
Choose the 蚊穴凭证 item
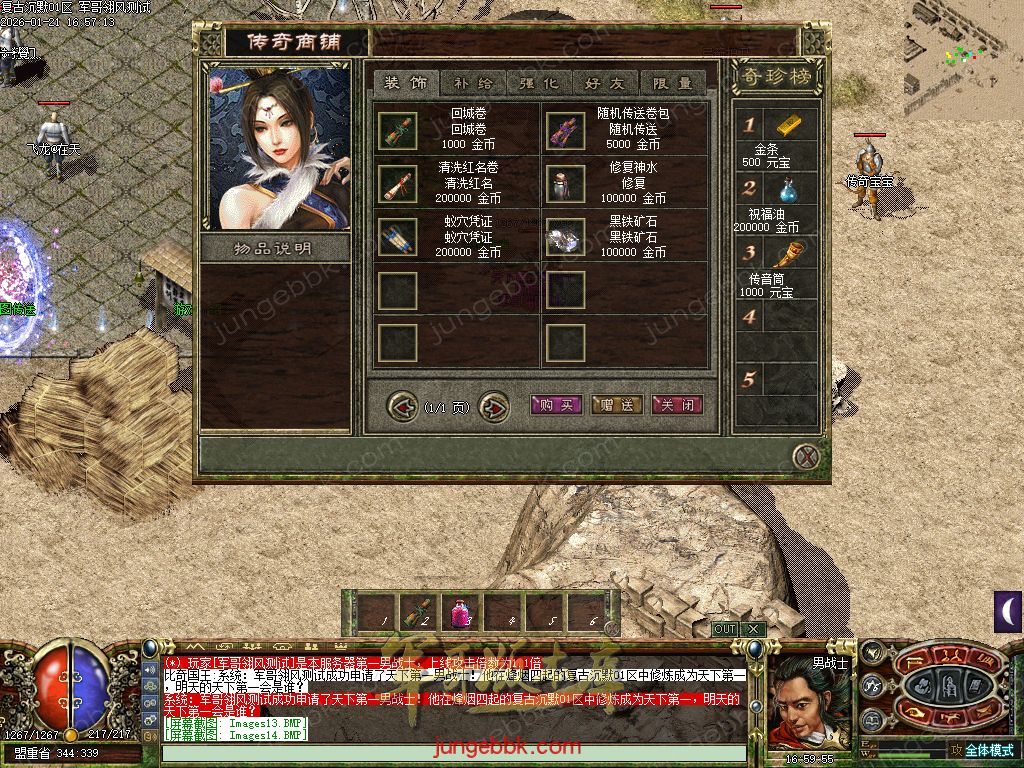[397, 236]
